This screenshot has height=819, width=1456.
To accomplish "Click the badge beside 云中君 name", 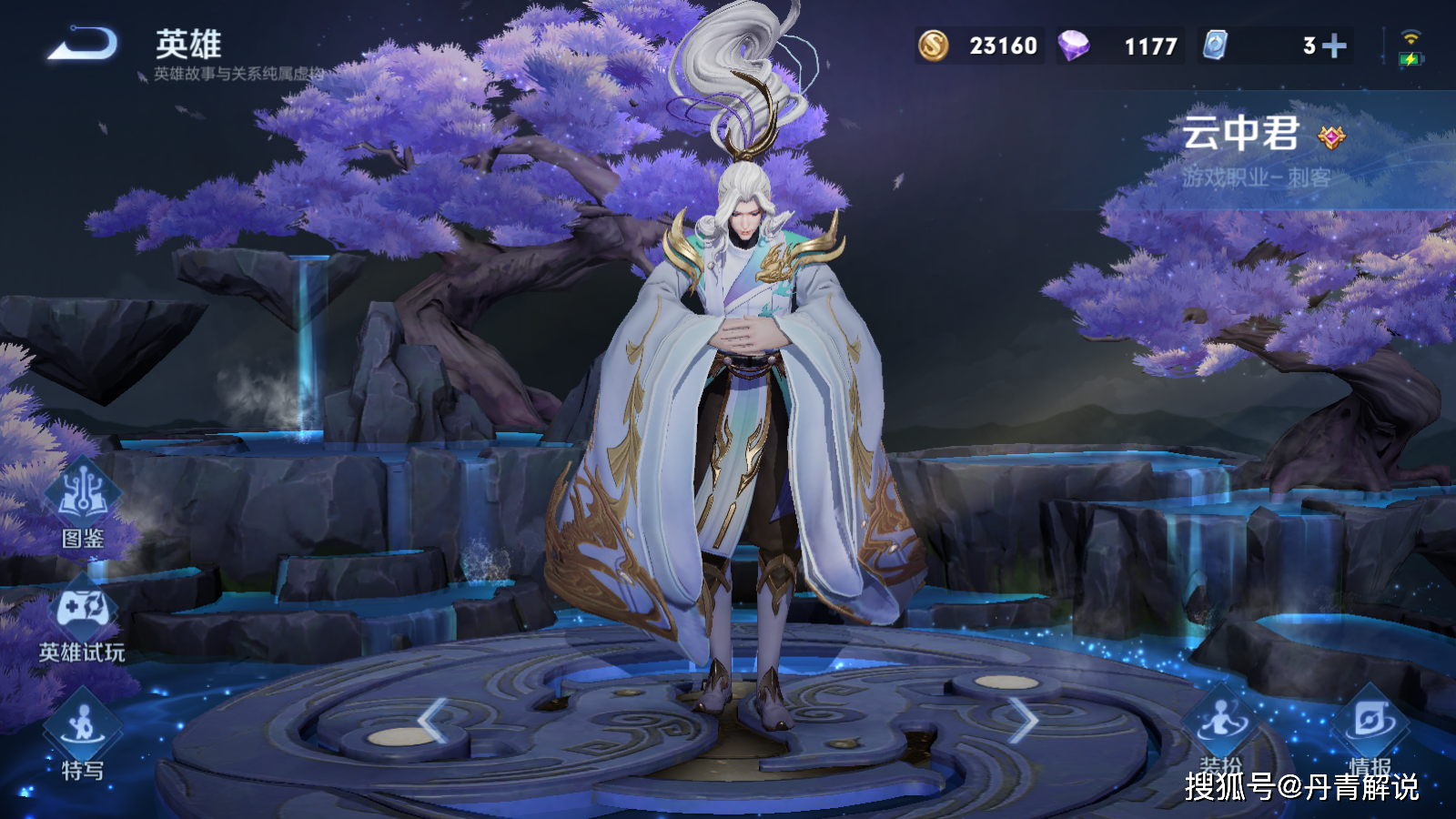I will tap(1331, 137).
